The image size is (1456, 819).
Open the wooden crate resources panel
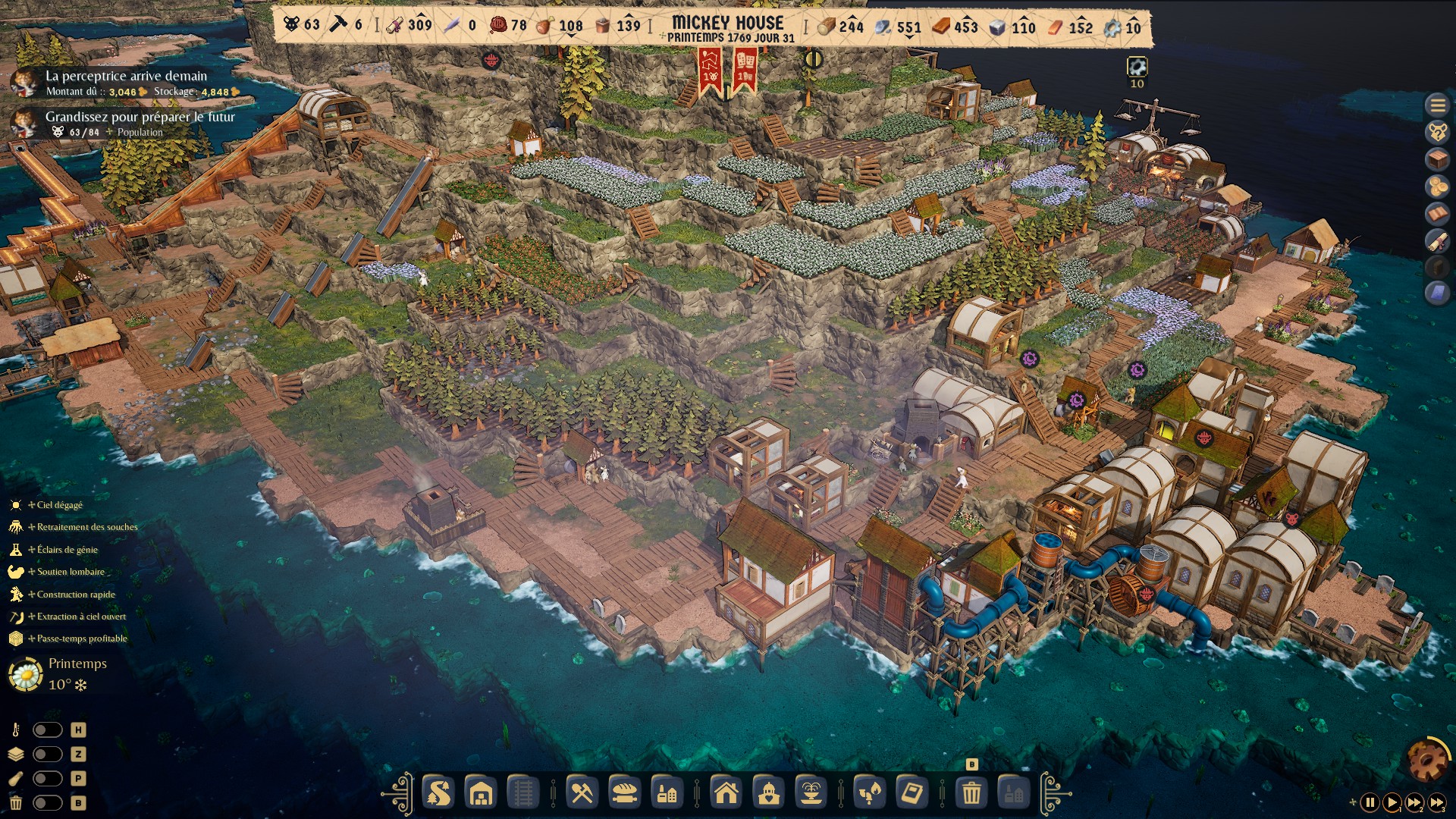pyautogui.click(x=1437, y=158)
